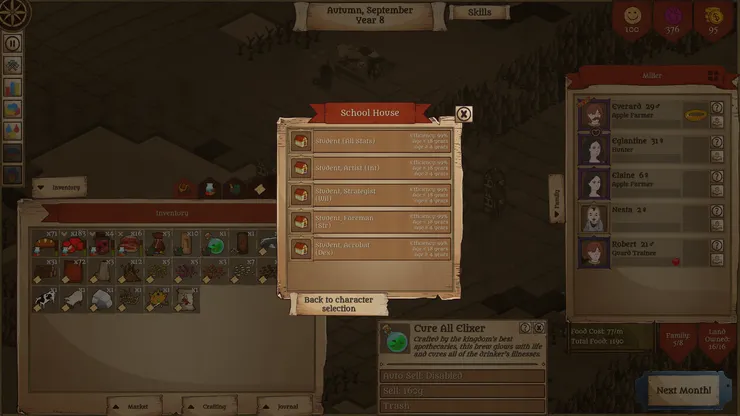740x416 pixels.
Task: Choose Student (All Stats) job
Action: [368, 142]
